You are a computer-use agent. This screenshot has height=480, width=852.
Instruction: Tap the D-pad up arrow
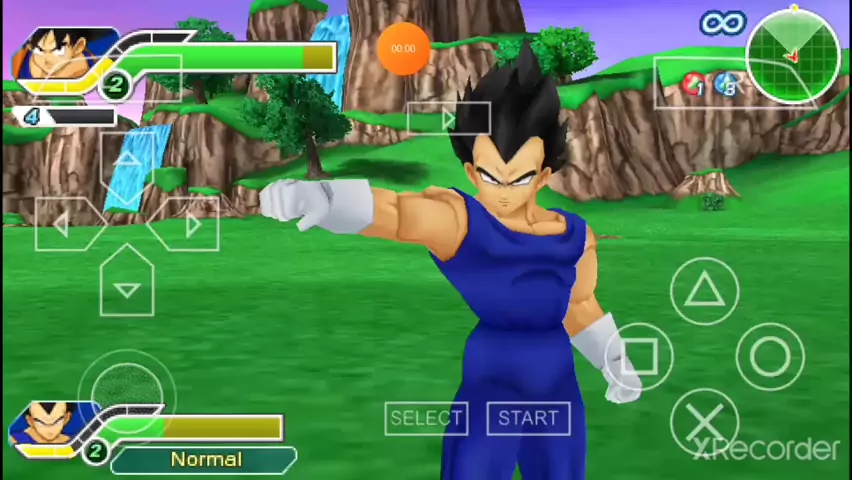(127, 160)
